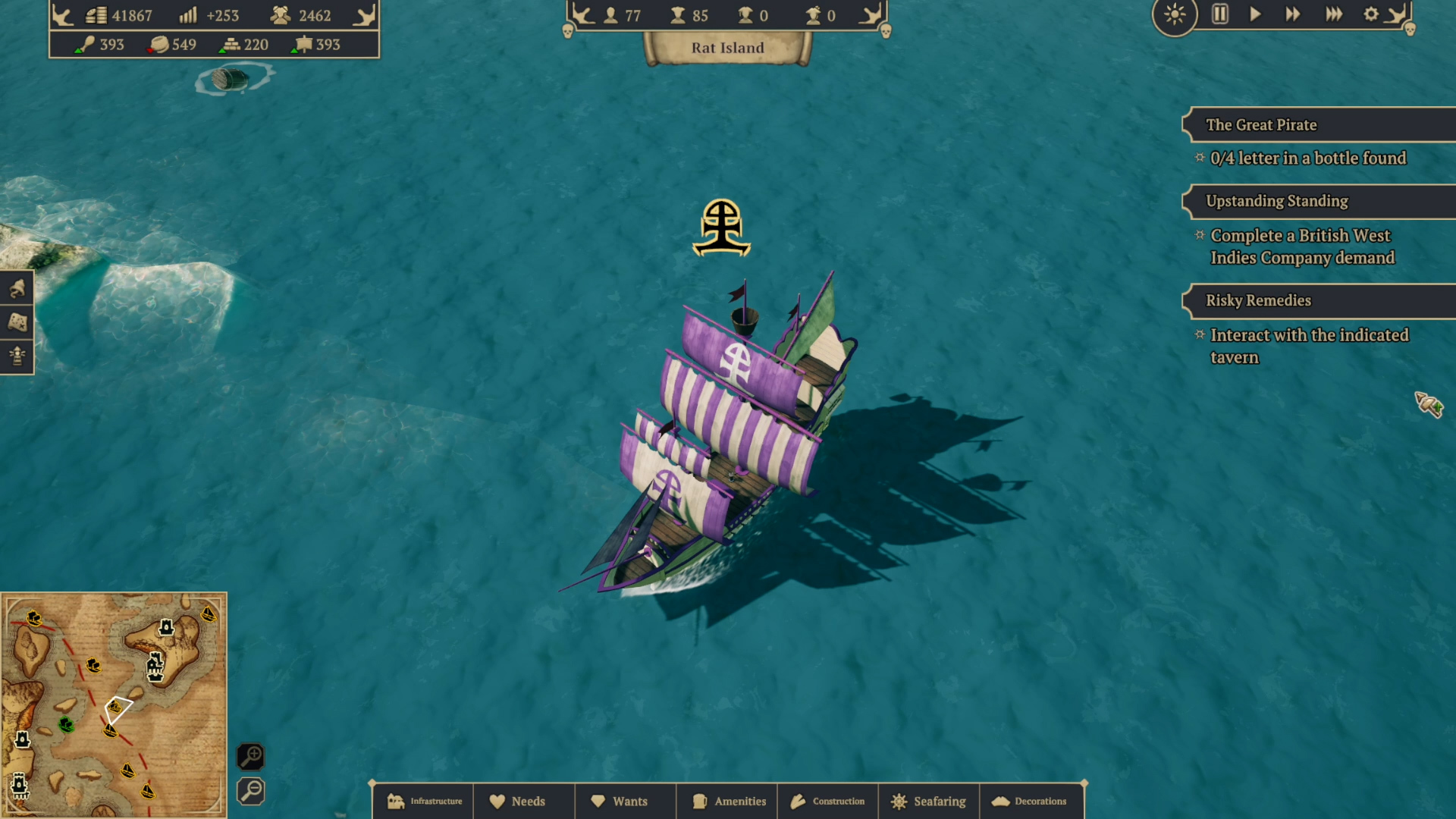The width and height of the screenshot is (1456, 819).
Task: Click the sun day/night icon
Action: (1175, 15)
